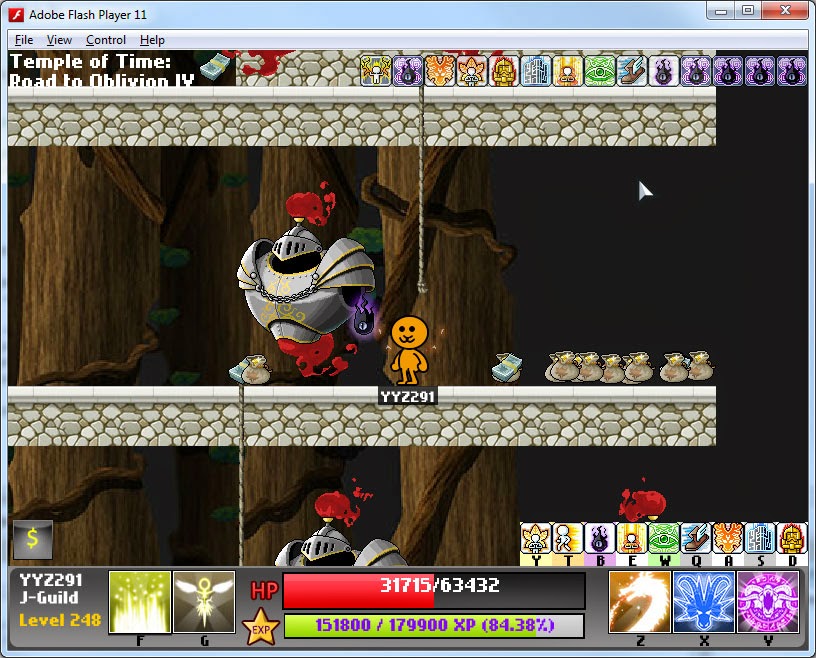
Task: Open the Control menu
Action: pyautogui.click(x=106, y=40)
